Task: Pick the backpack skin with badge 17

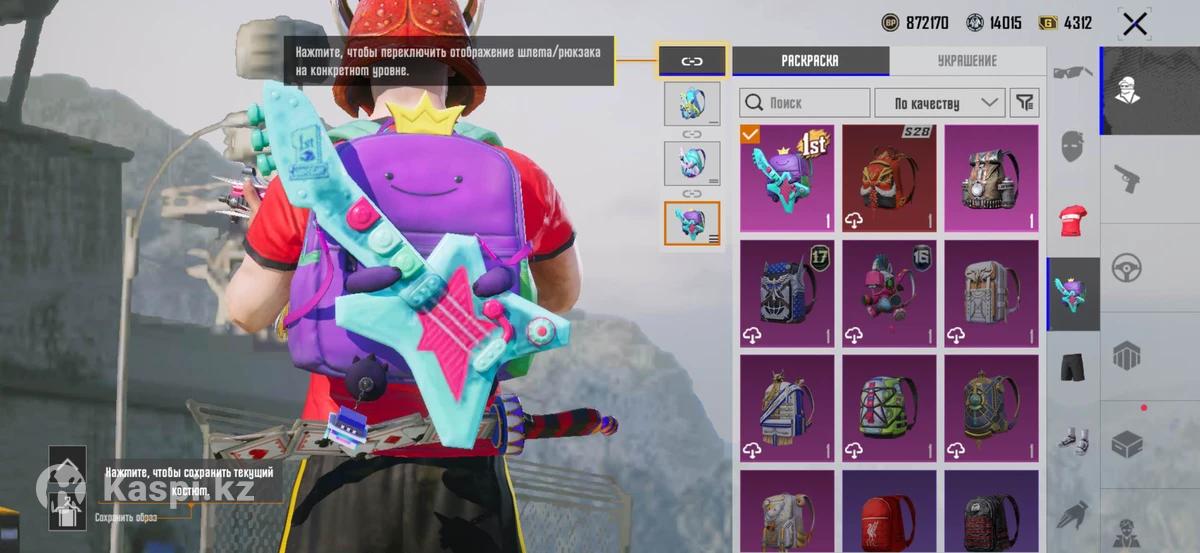Action: [x=787, y=293]
